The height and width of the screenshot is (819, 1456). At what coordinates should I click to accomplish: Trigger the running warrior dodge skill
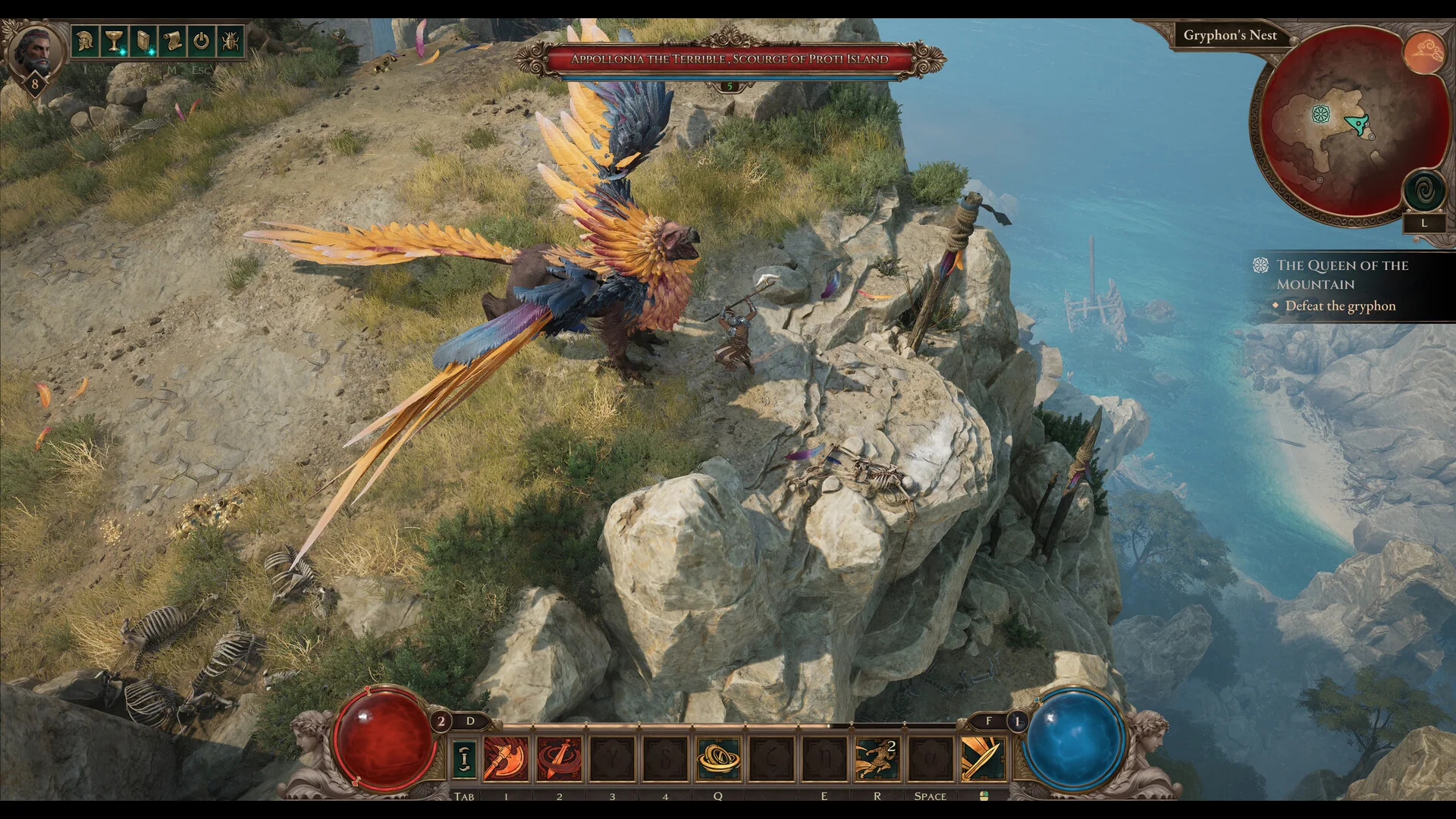877,758
